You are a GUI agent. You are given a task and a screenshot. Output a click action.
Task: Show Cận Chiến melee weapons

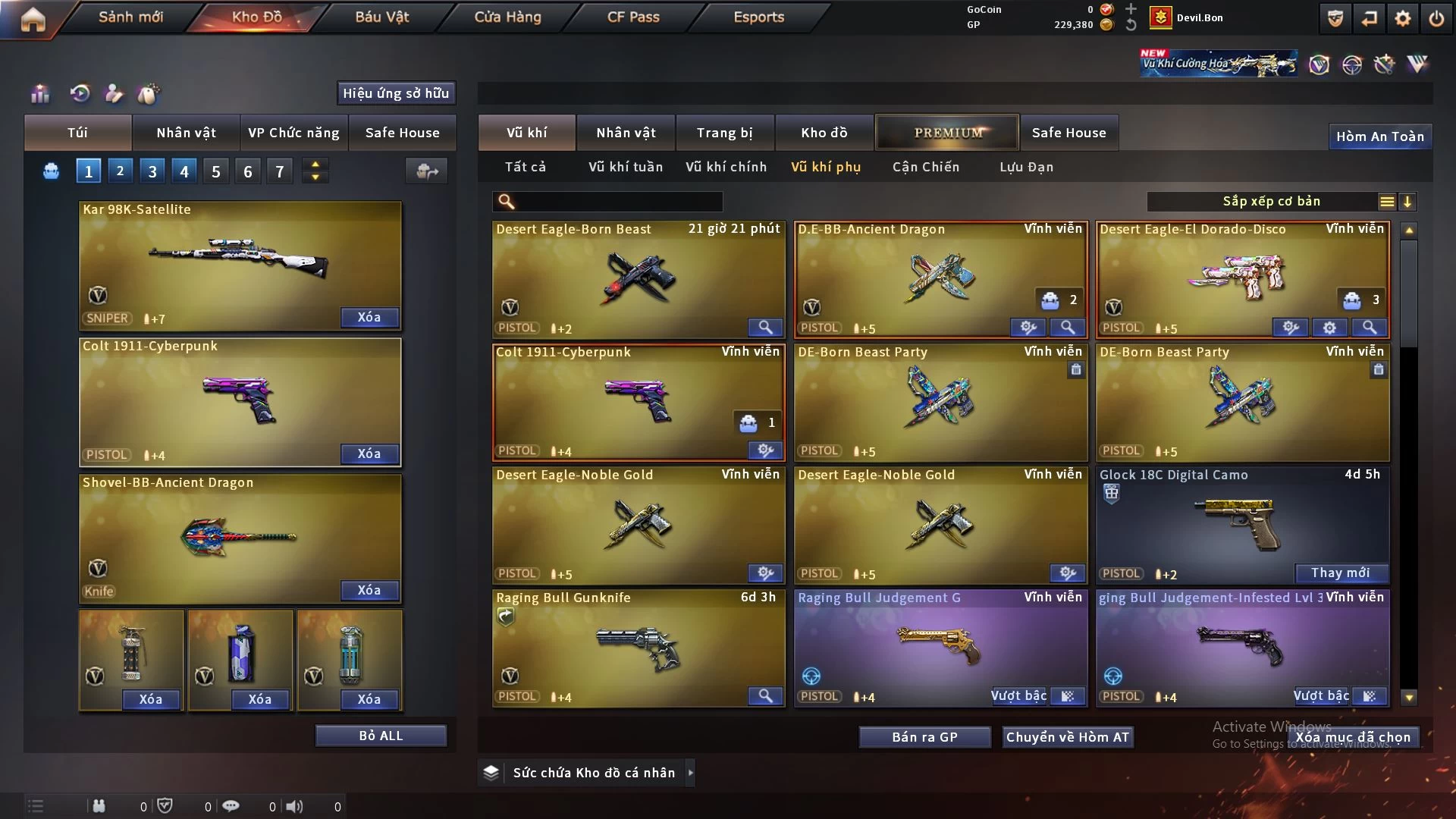click(925, 167)
